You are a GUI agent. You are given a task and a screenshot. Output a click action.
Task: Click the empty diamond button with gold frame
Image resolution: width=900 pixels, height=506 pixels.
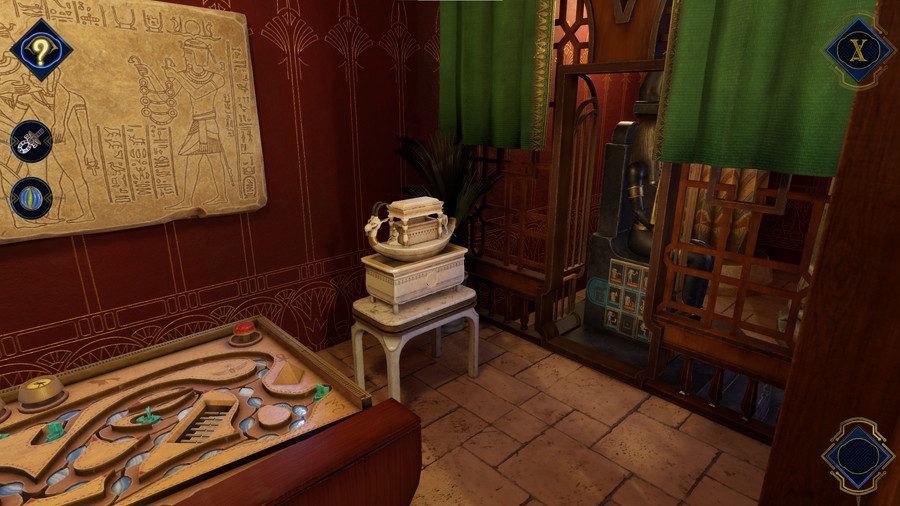click(x=857, y=457)
